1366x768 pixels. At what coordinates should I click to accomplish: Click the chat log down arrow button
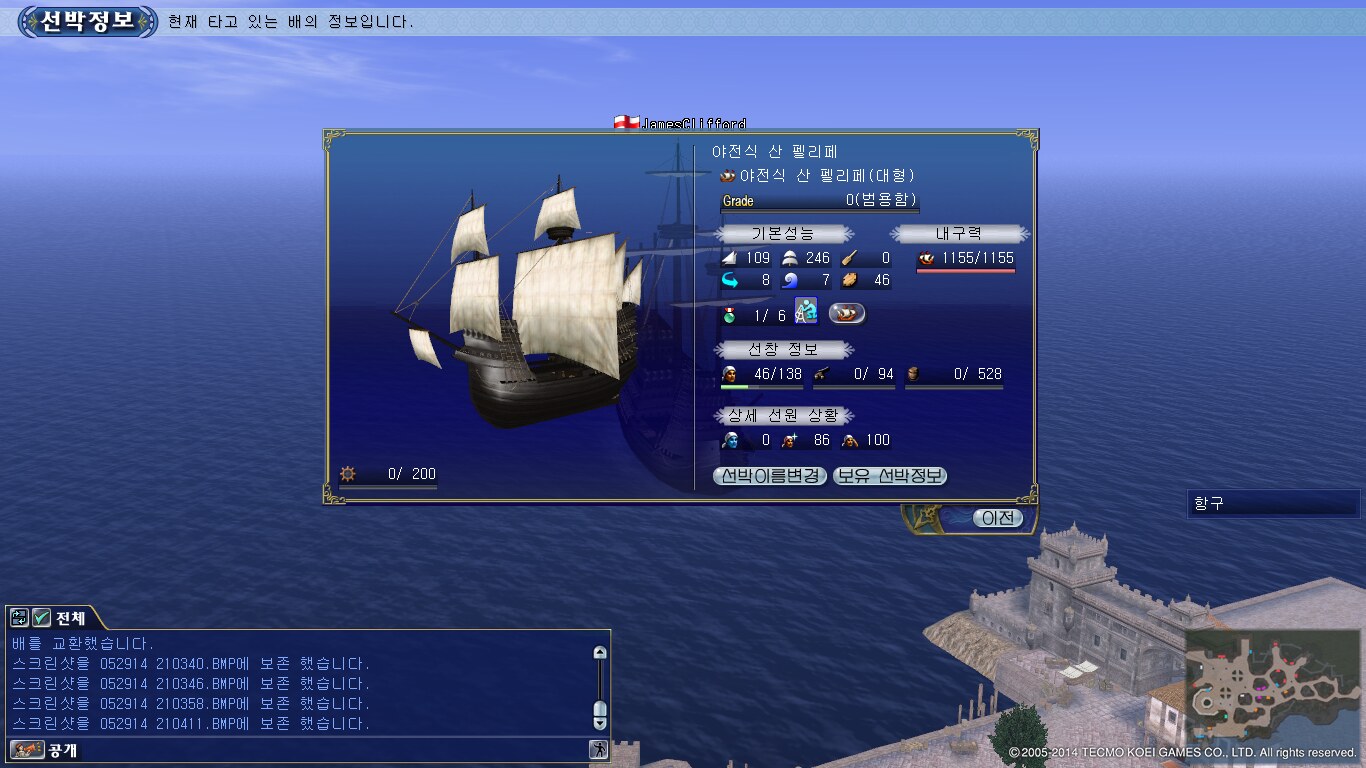[600, 722]
